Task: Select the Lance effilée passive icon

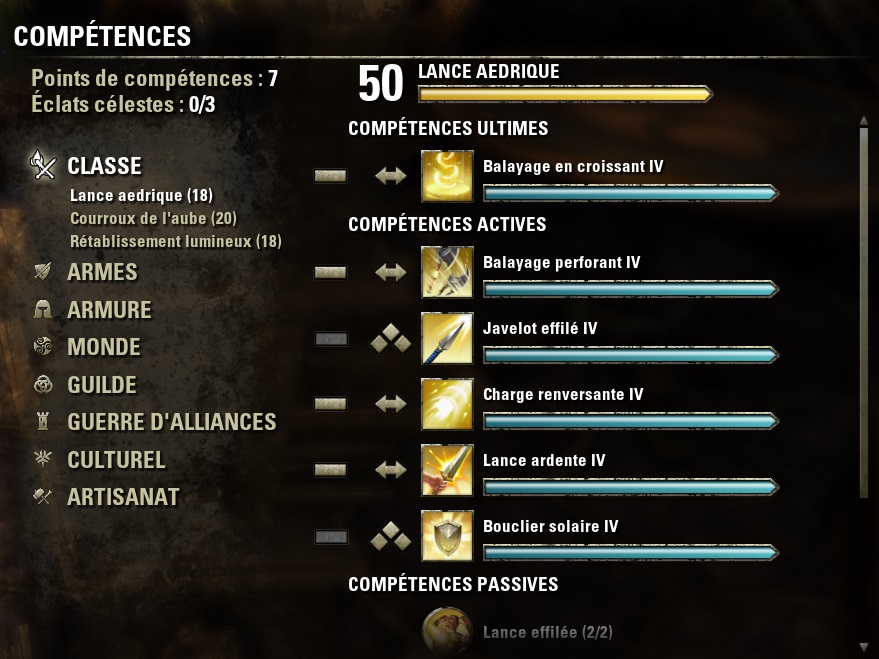Action: tap(447, 632)
